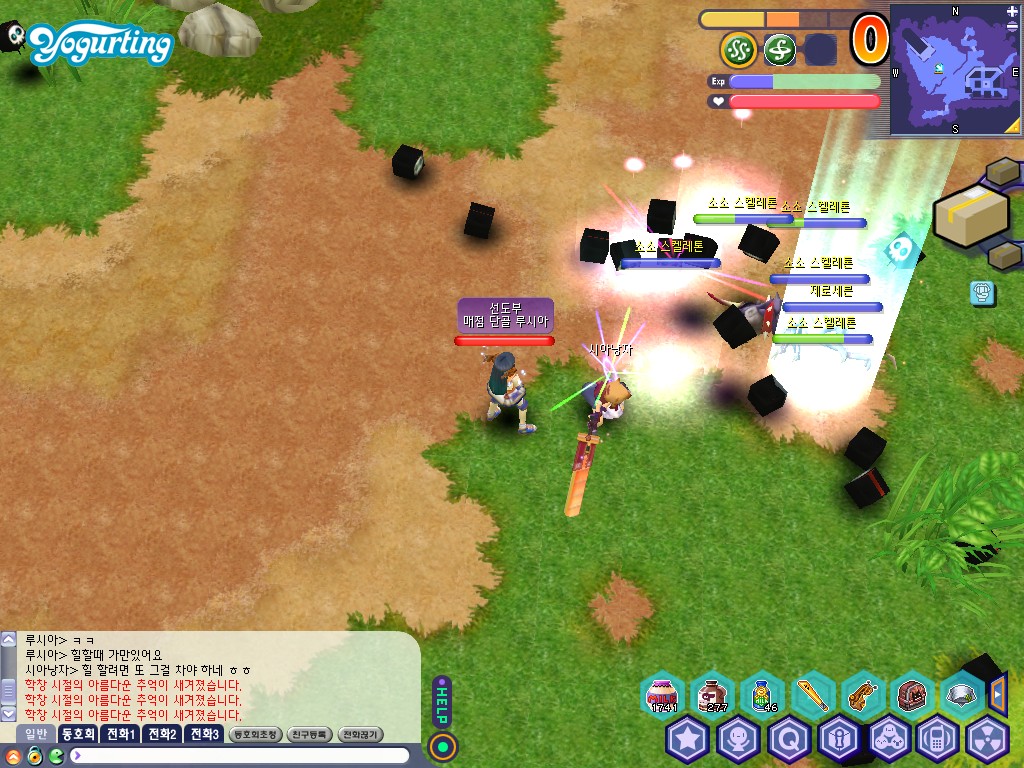
Task: Click the 친구등록 button
Action: click(x=308, y=734)
